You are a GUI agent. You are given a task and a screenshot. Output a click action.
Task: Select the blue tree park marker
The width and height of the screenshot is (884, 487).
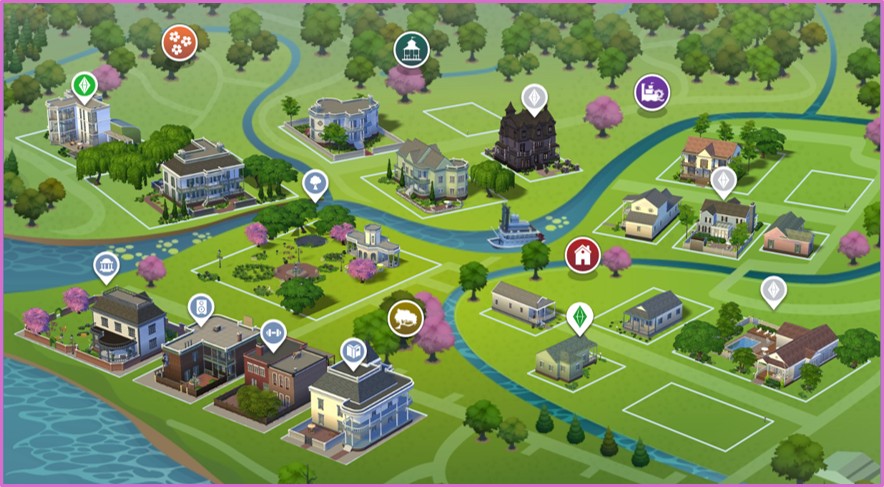(315, 183)
